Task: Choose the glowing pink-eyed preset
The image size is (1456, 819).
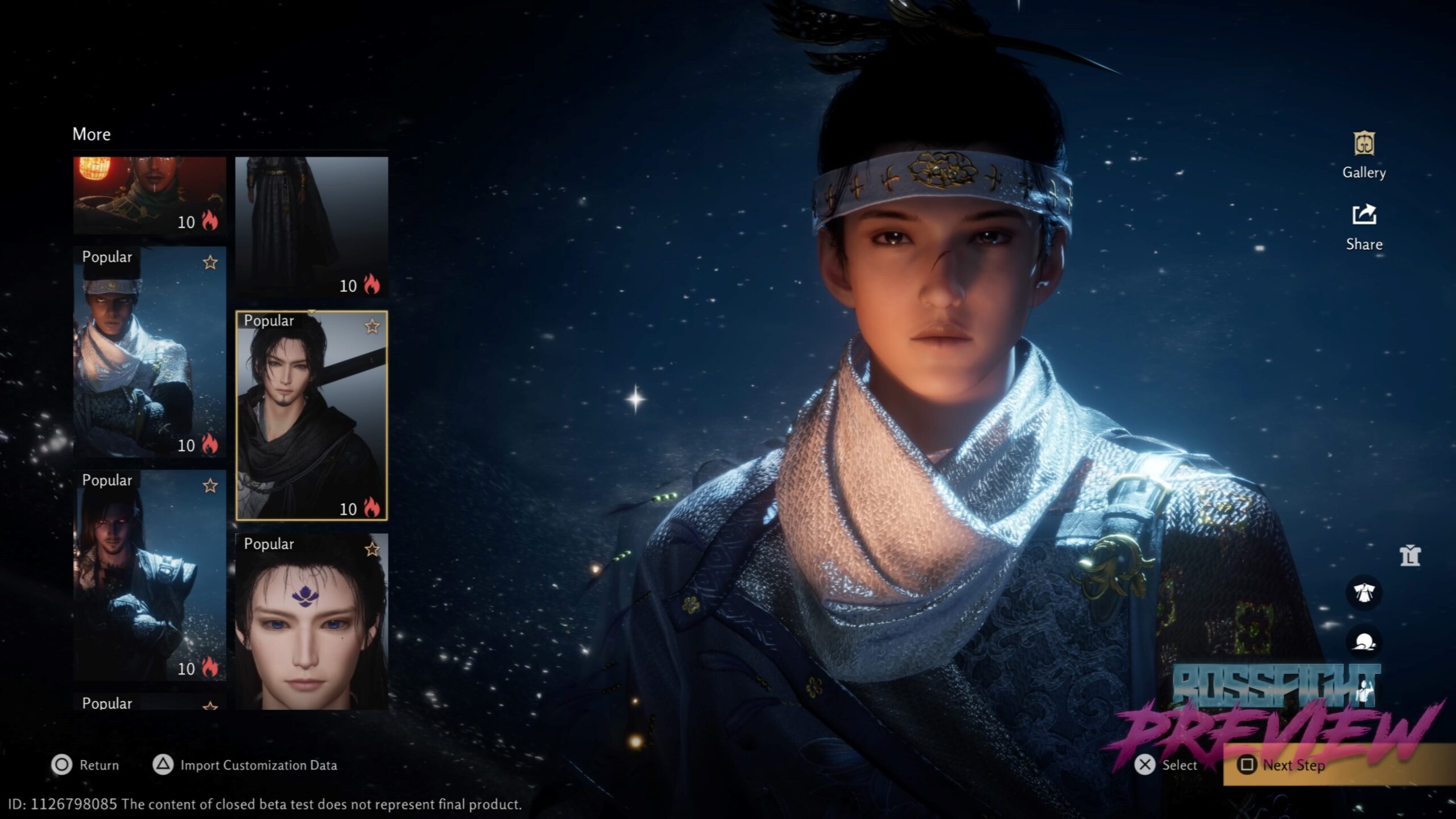Action: 150,576
